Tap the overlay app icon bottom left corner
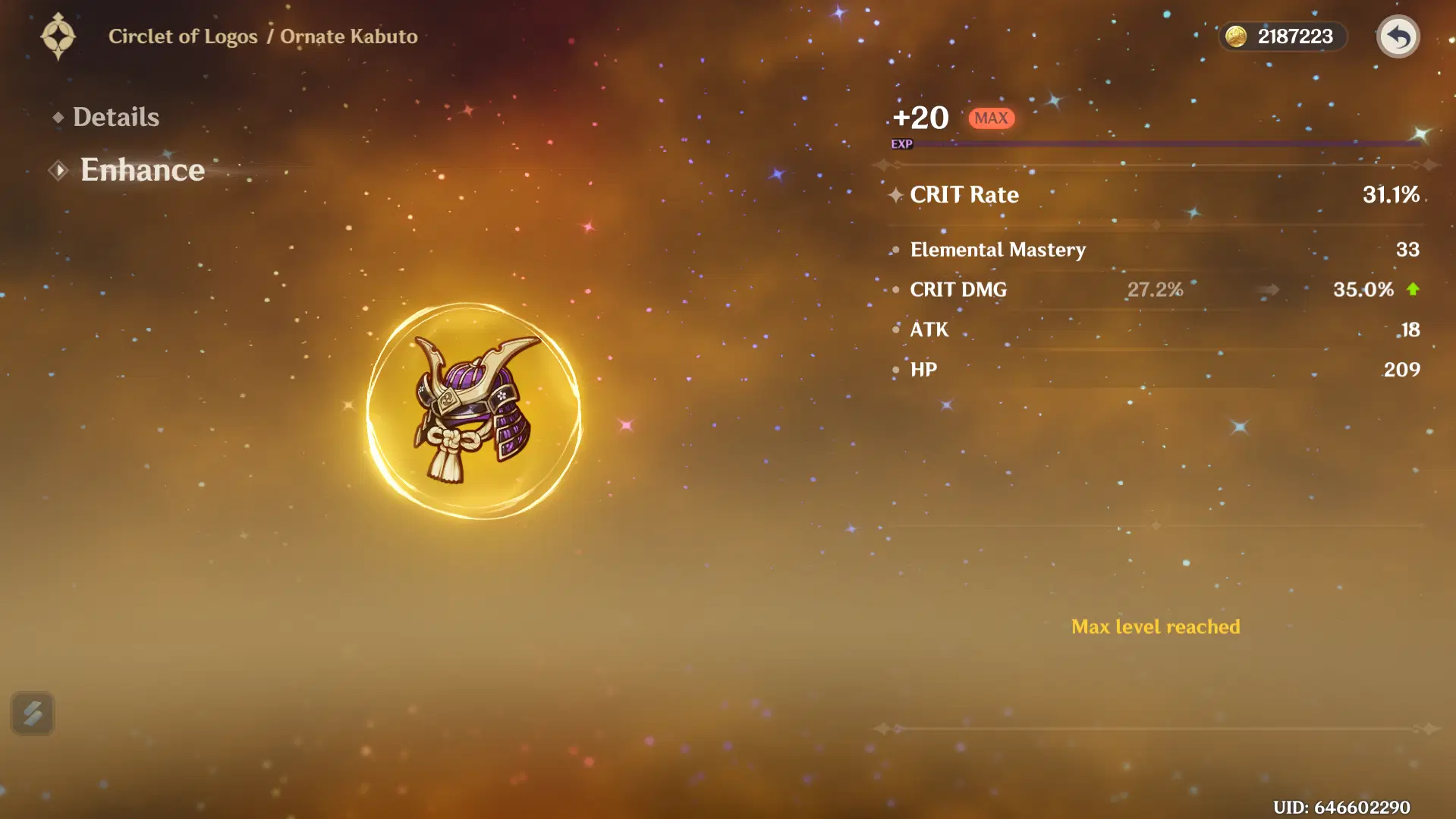 [33, 713]
